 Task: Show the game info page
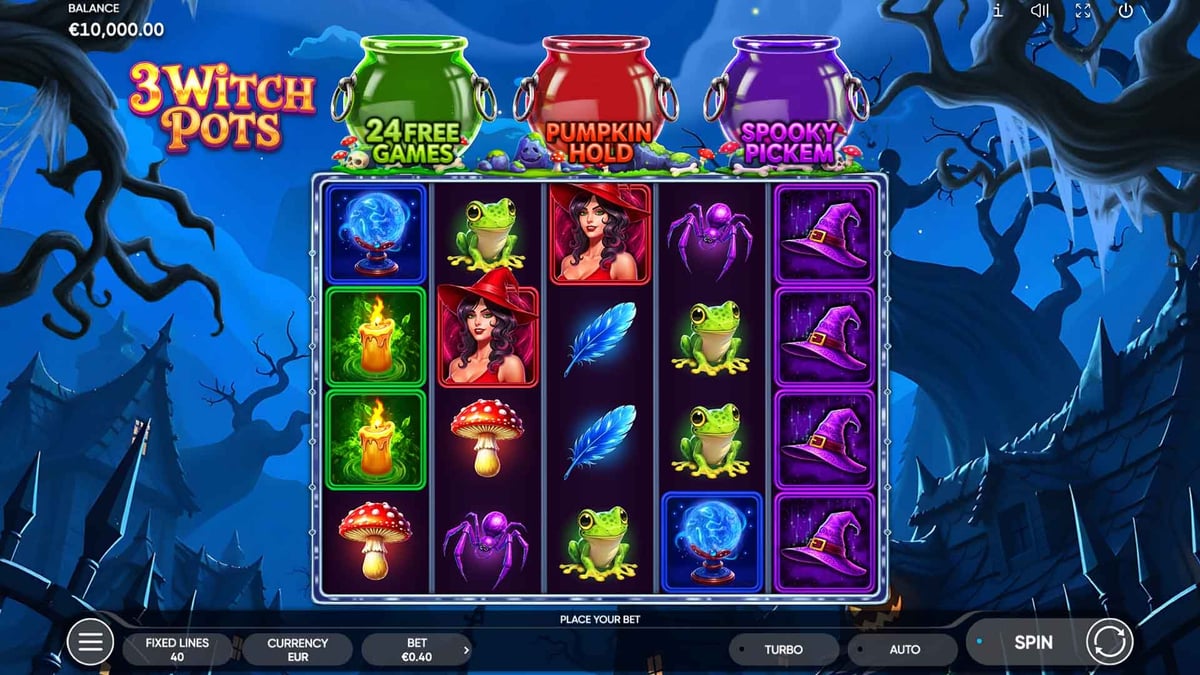tap(998, 11)
